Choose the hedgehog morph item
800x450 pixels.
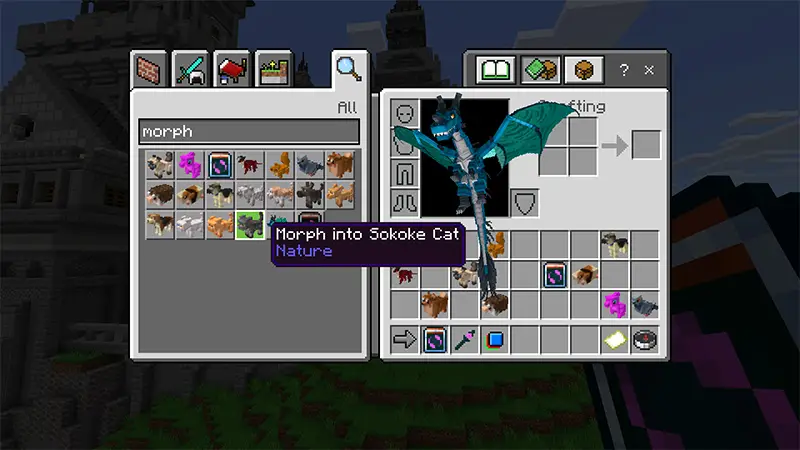160,195
